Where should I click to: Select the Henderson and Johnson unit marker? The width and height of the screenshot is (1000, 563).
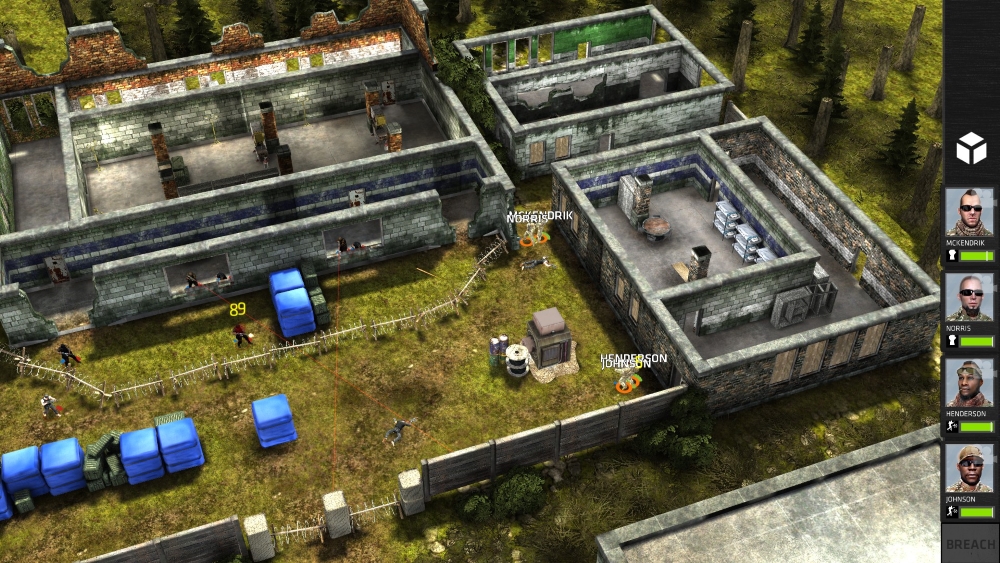tap(628, 381)
